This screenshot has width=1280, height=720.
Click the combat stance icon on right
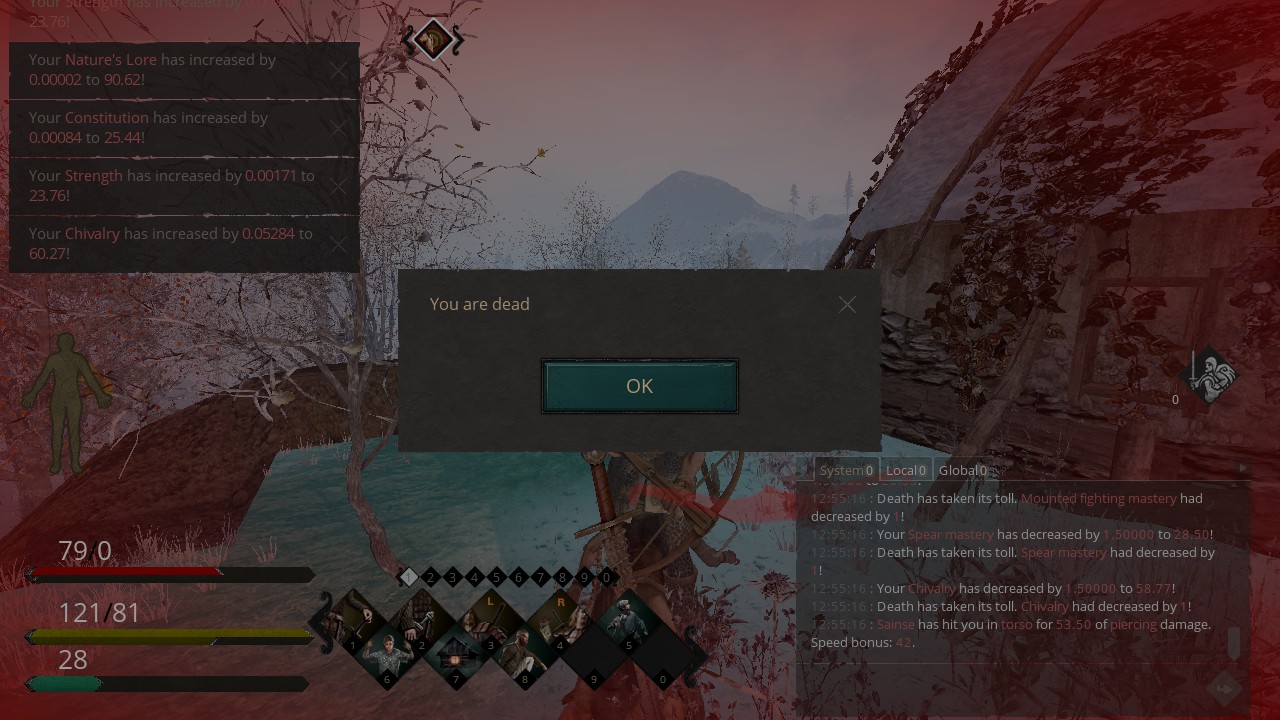click(x=1209, y=377)
